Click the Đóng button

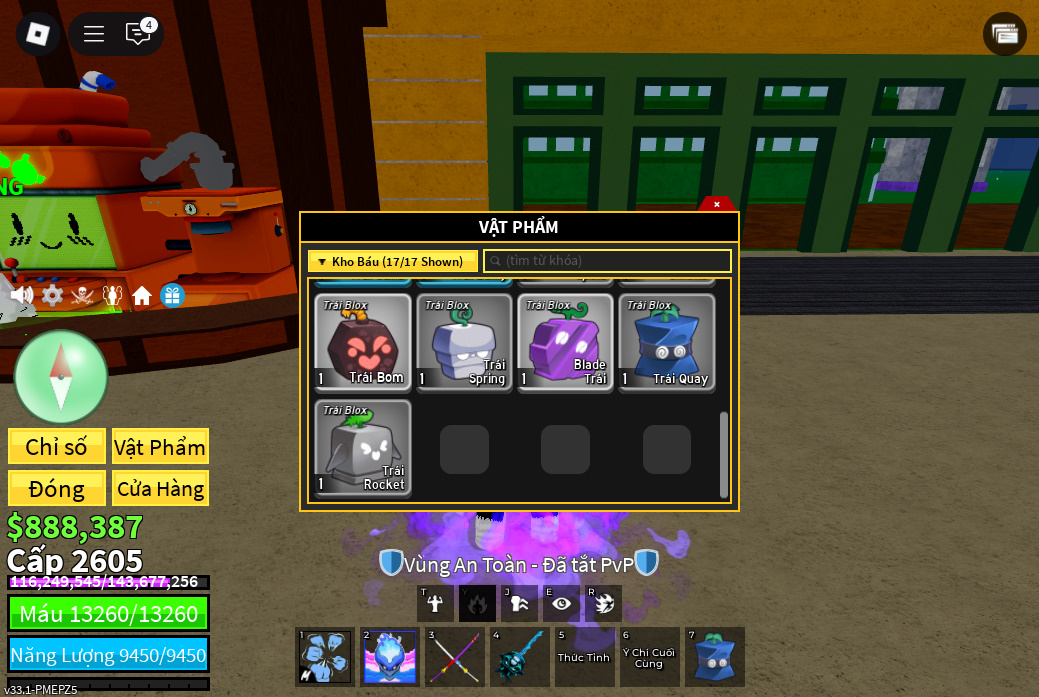[x=57, y=489]
